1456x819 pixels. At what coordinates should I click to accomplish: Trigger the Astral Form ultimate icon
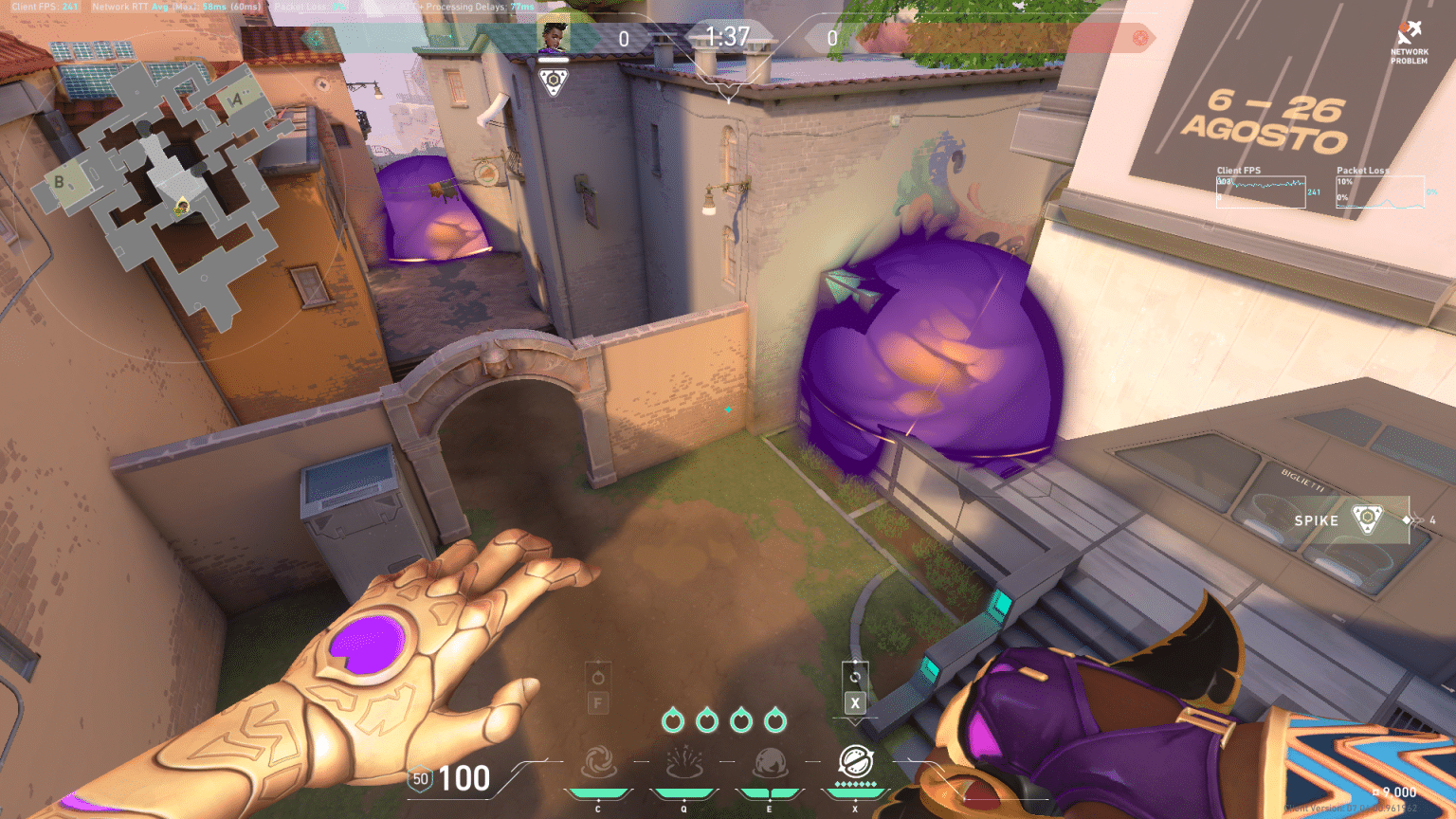[x=855, y=761]
